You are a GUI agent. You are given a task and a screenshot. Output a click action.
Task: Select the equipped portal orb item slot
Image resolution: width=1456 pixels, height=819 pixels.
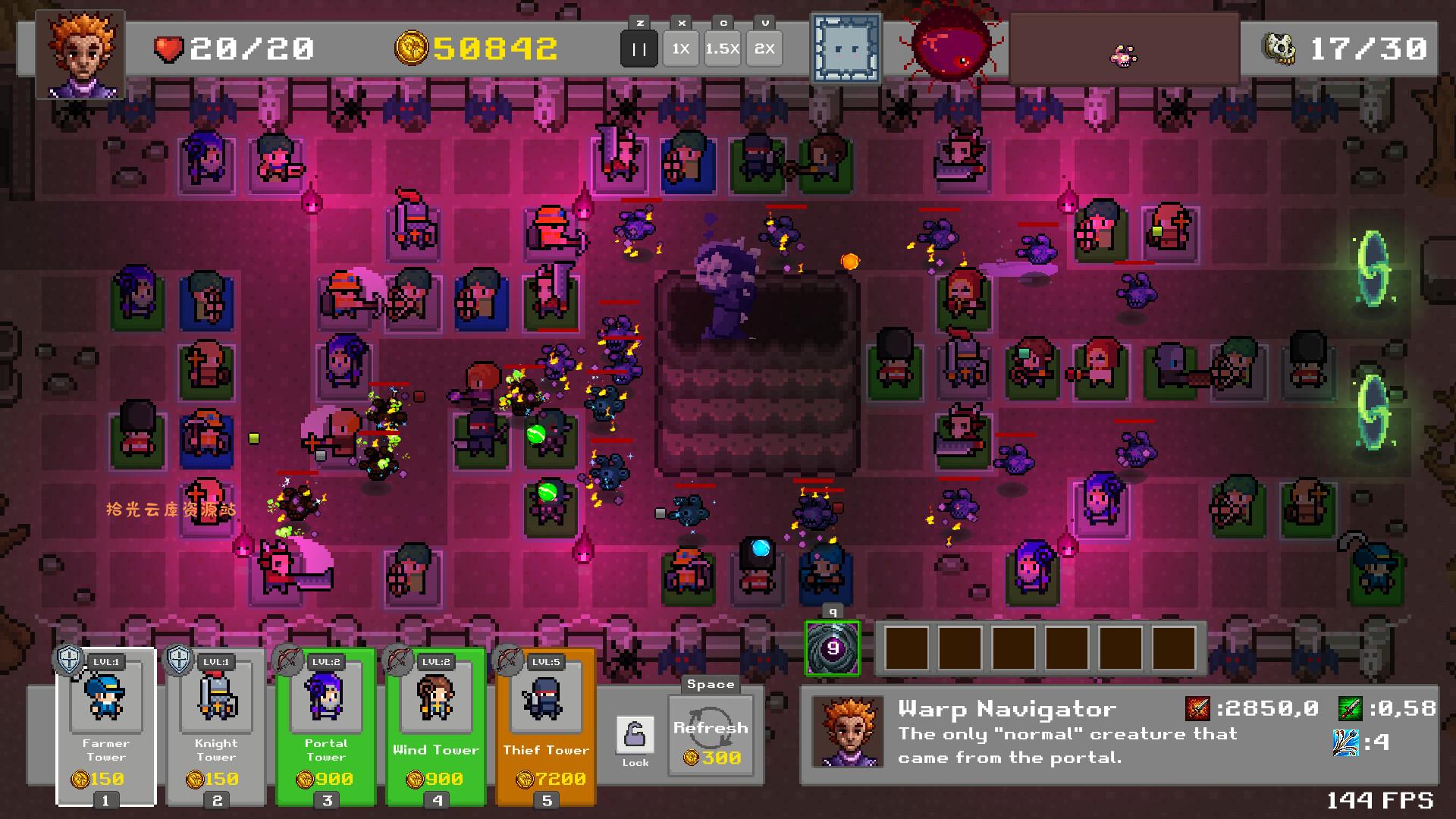[x=833, y=649]
